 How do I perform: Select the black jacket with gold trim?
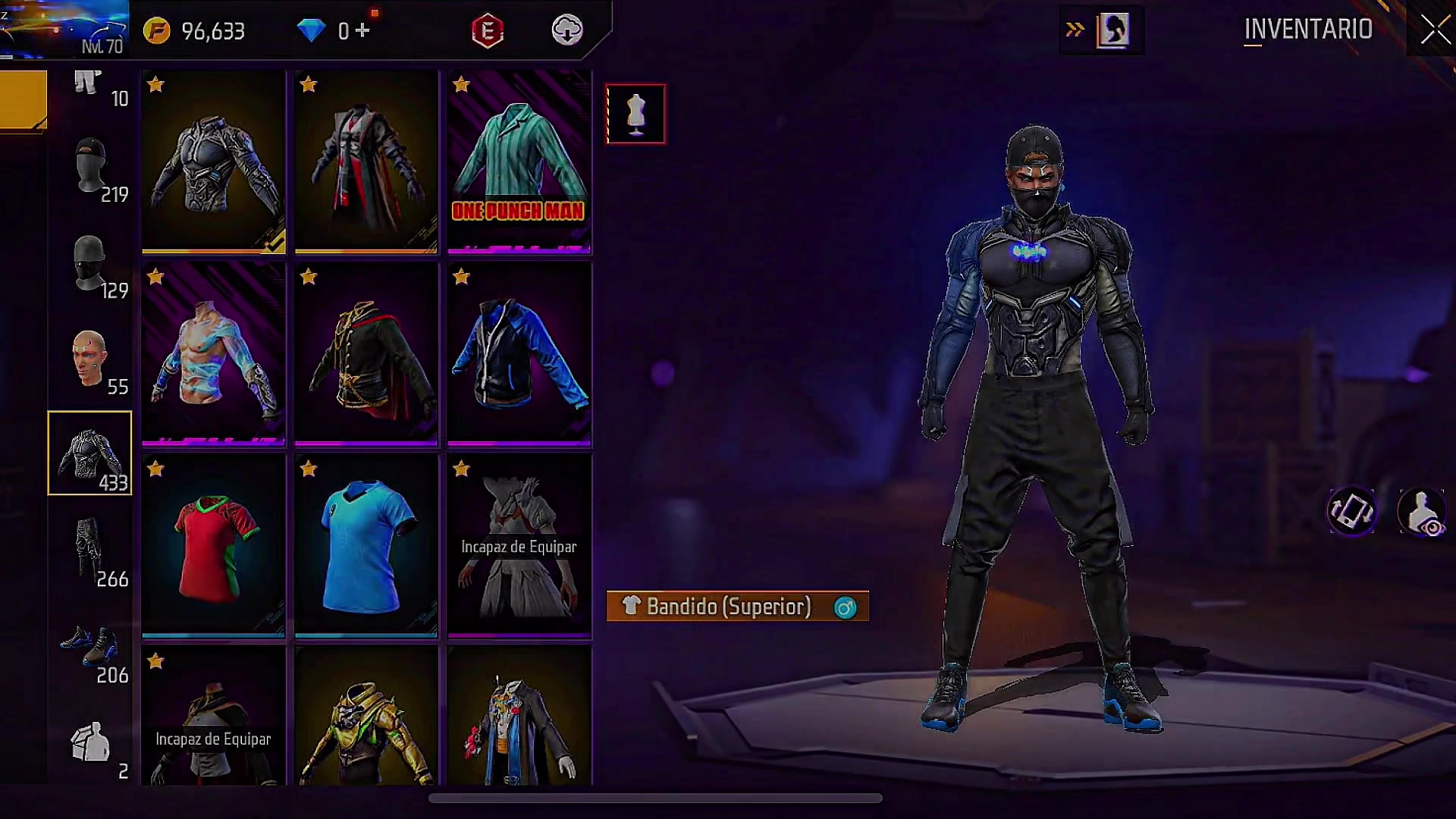[366, 353]
